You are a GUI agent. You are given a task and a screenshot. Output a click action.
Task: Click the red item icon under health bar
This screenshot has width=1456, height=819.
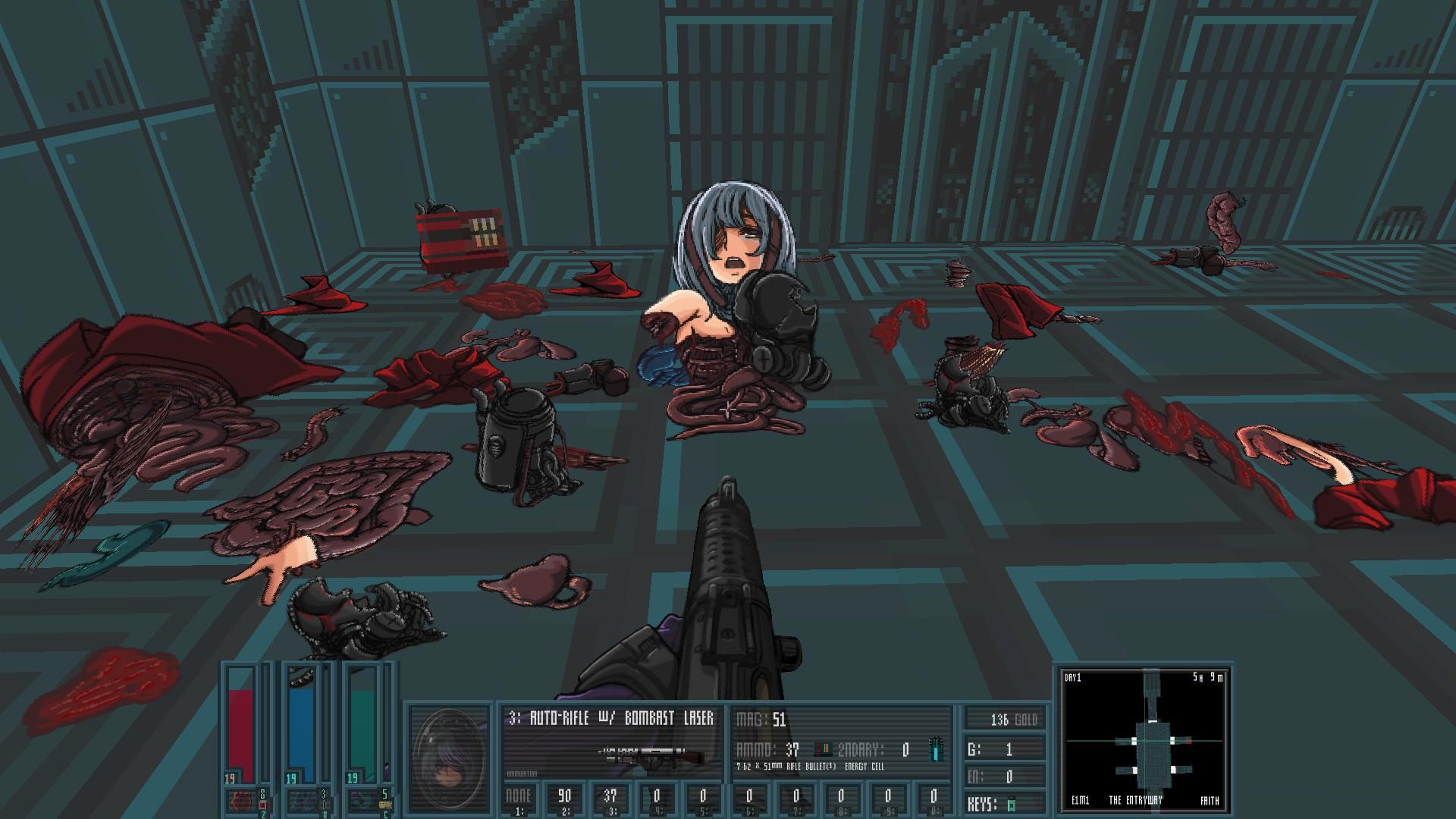pyautogui.click(x=240, y=800)
